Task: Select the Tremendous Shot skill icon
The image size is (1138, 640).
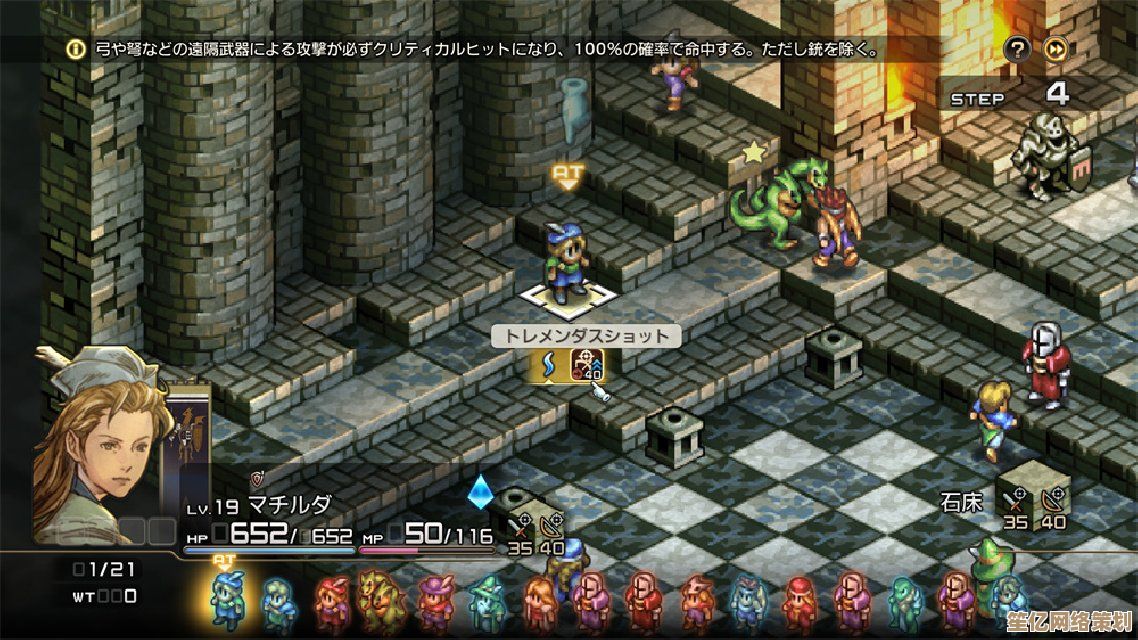Action: [x=587, y=367]
